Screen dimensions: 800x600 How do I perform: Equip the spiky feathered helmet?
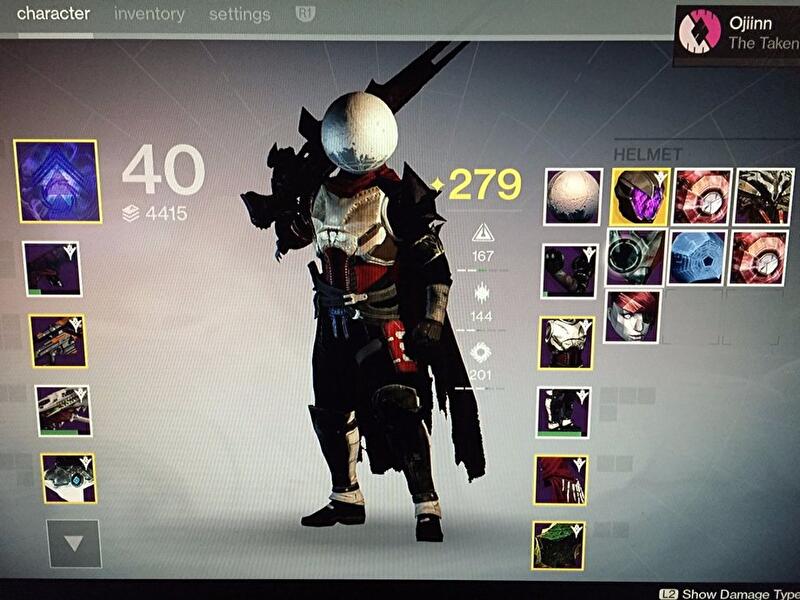(764, 197)
